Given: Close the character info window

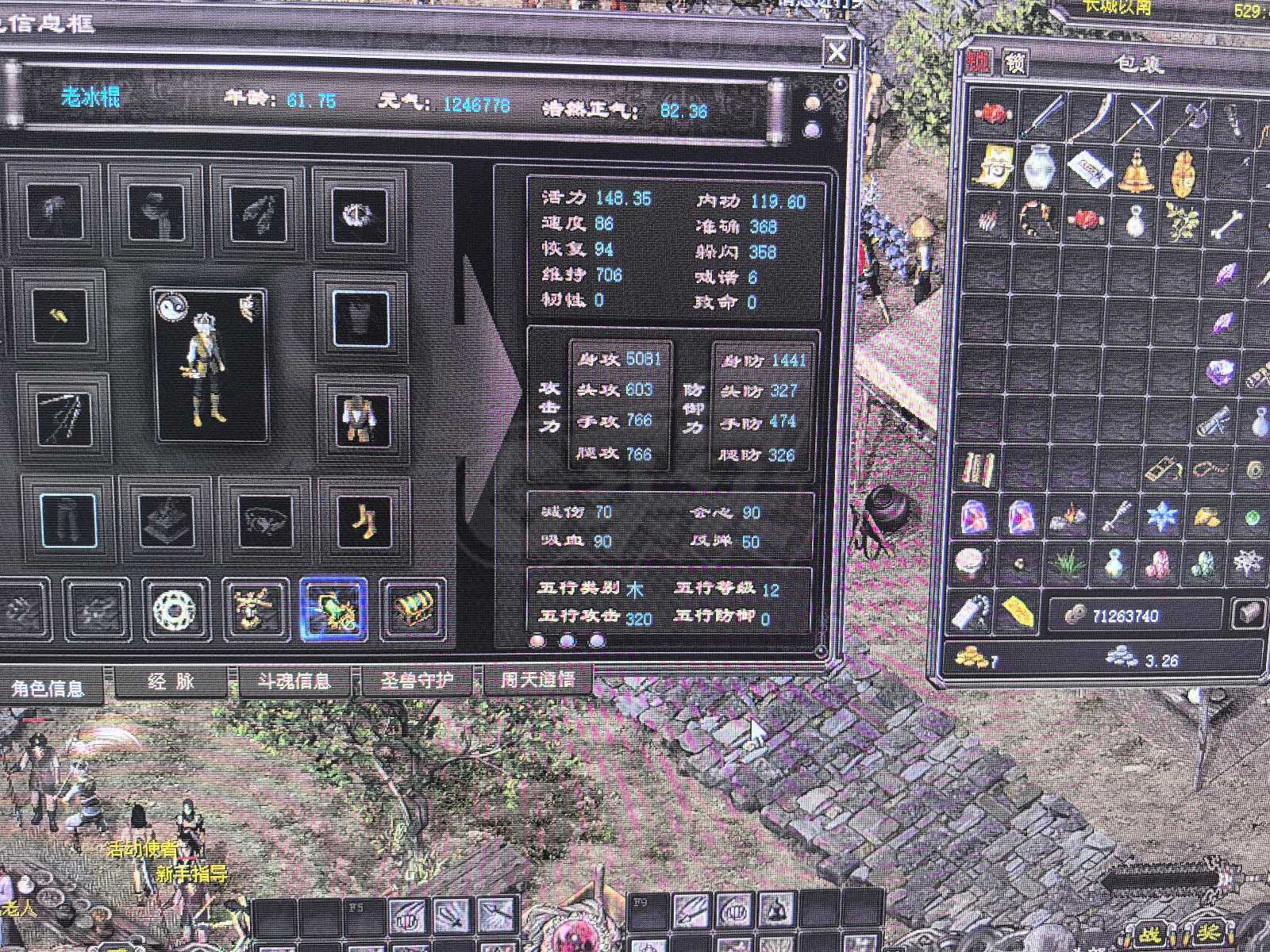Looking at the screenshot, I should coord(837,53).
